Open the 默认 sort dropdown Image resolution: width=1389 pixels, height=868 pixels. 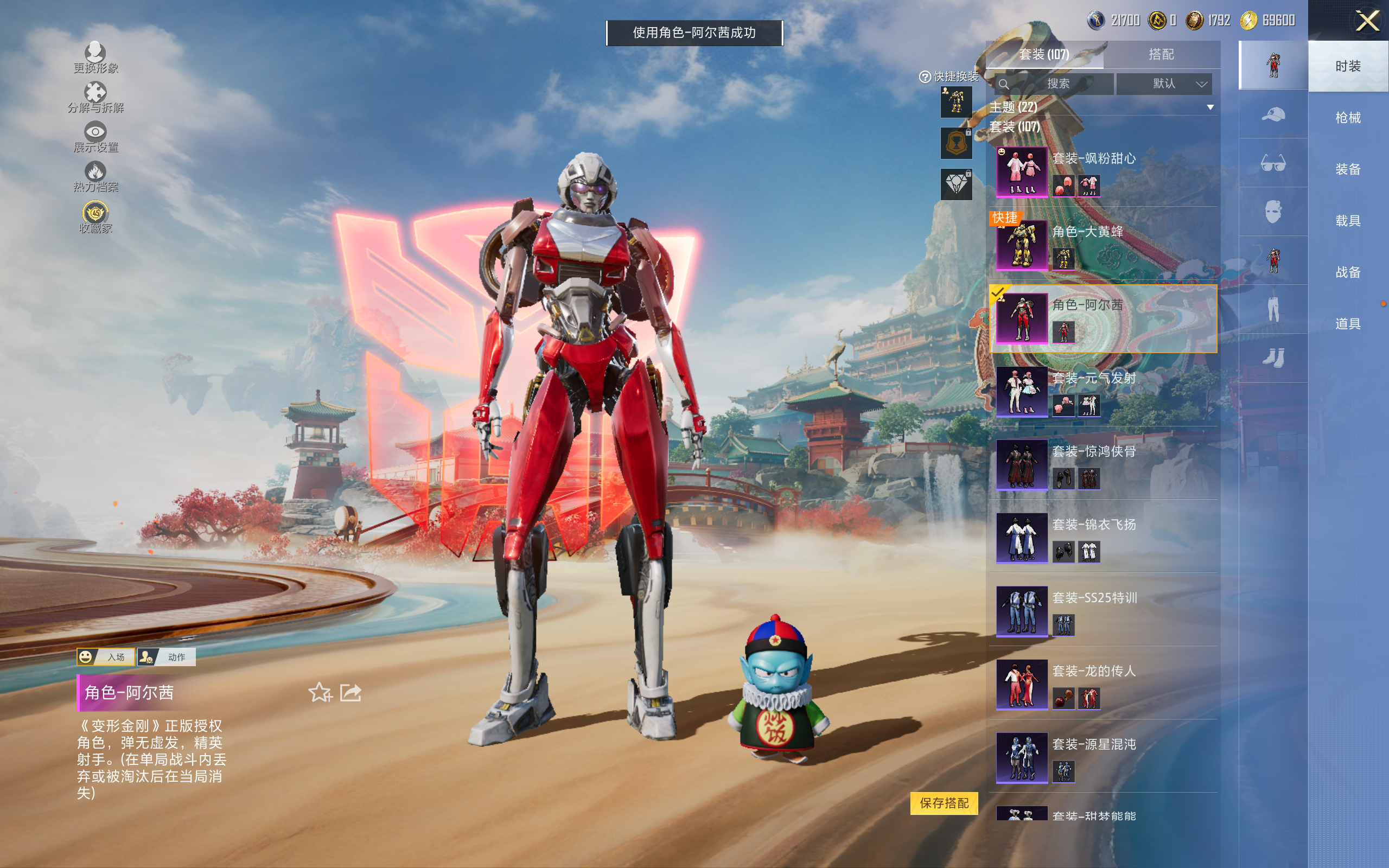[1164, 84]
